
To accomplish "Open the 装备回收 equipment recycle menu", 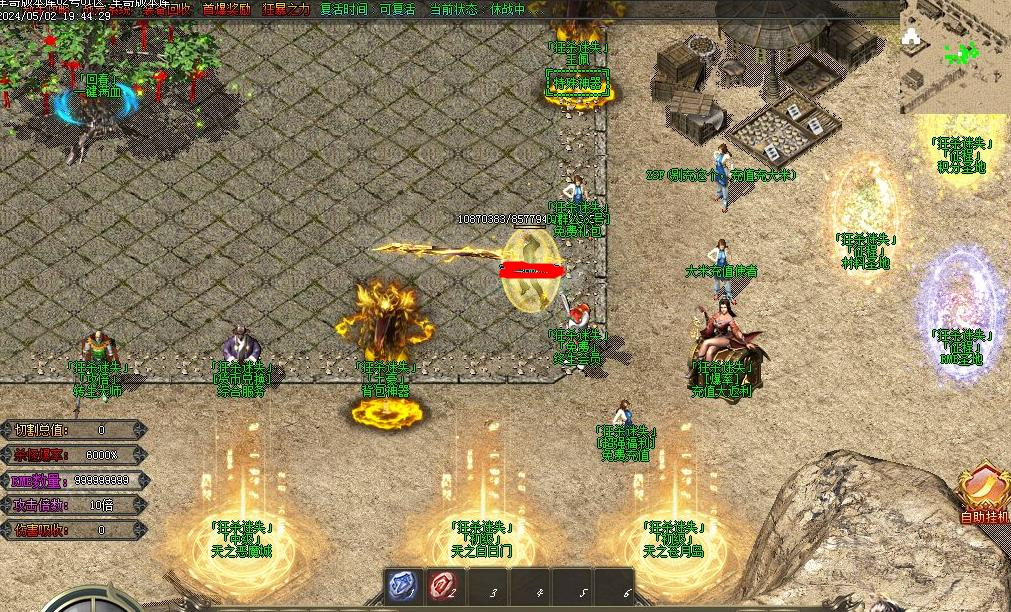I will (x=168, y=9).
